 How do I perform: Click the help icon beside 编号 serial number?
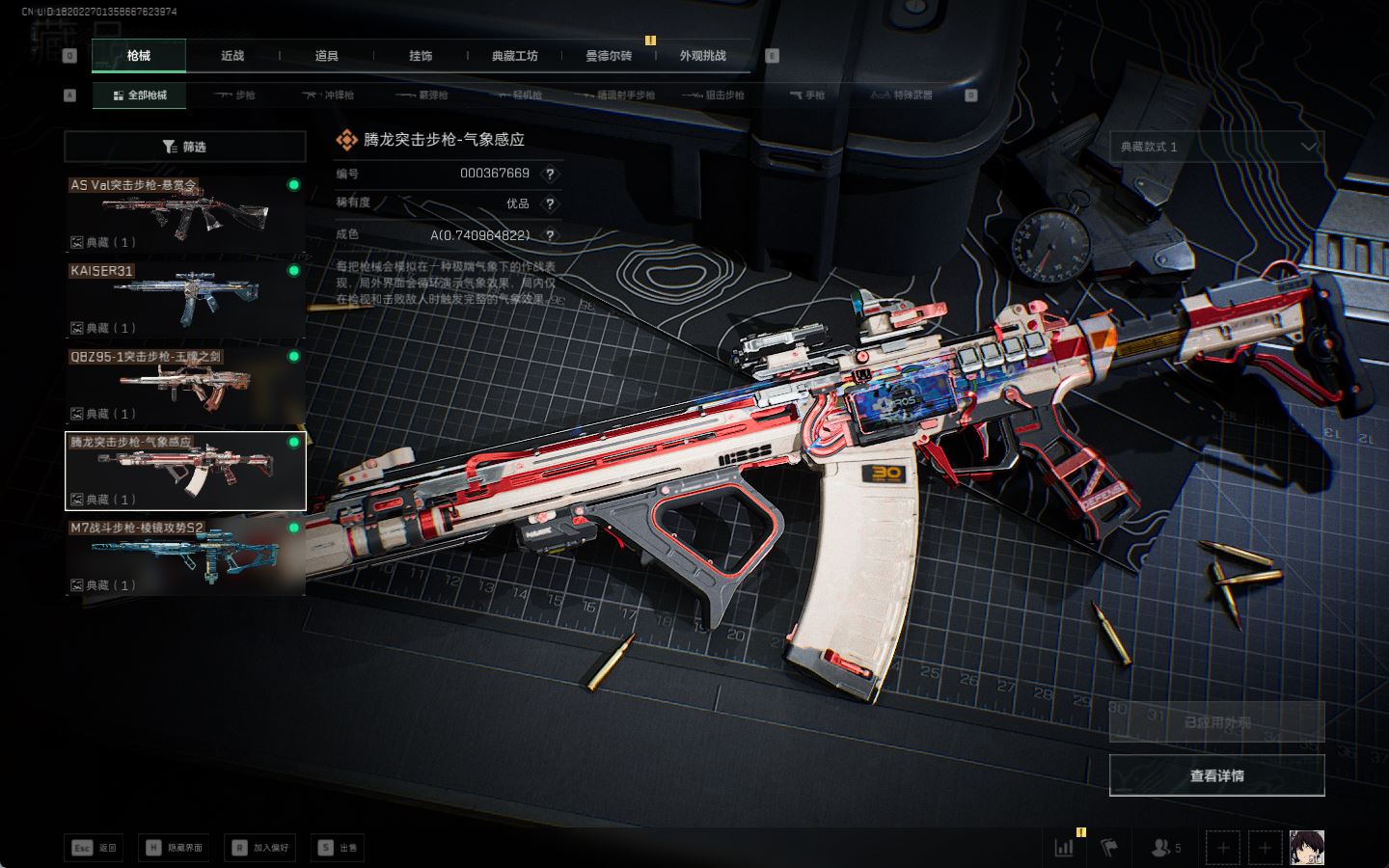[550, 174]
